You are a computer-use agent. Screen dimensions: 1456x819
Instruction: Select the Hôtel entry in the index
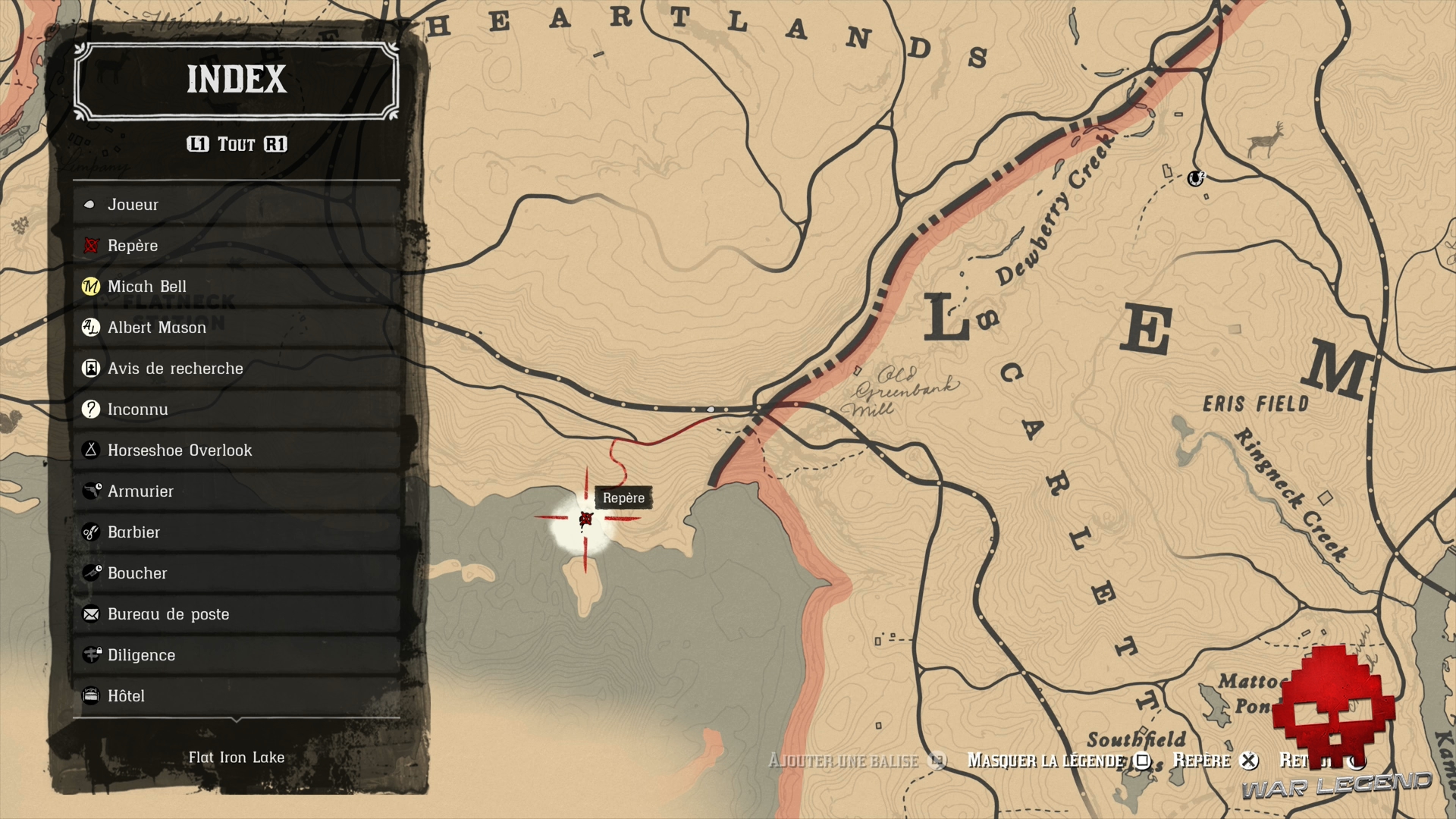click(91, 695)
